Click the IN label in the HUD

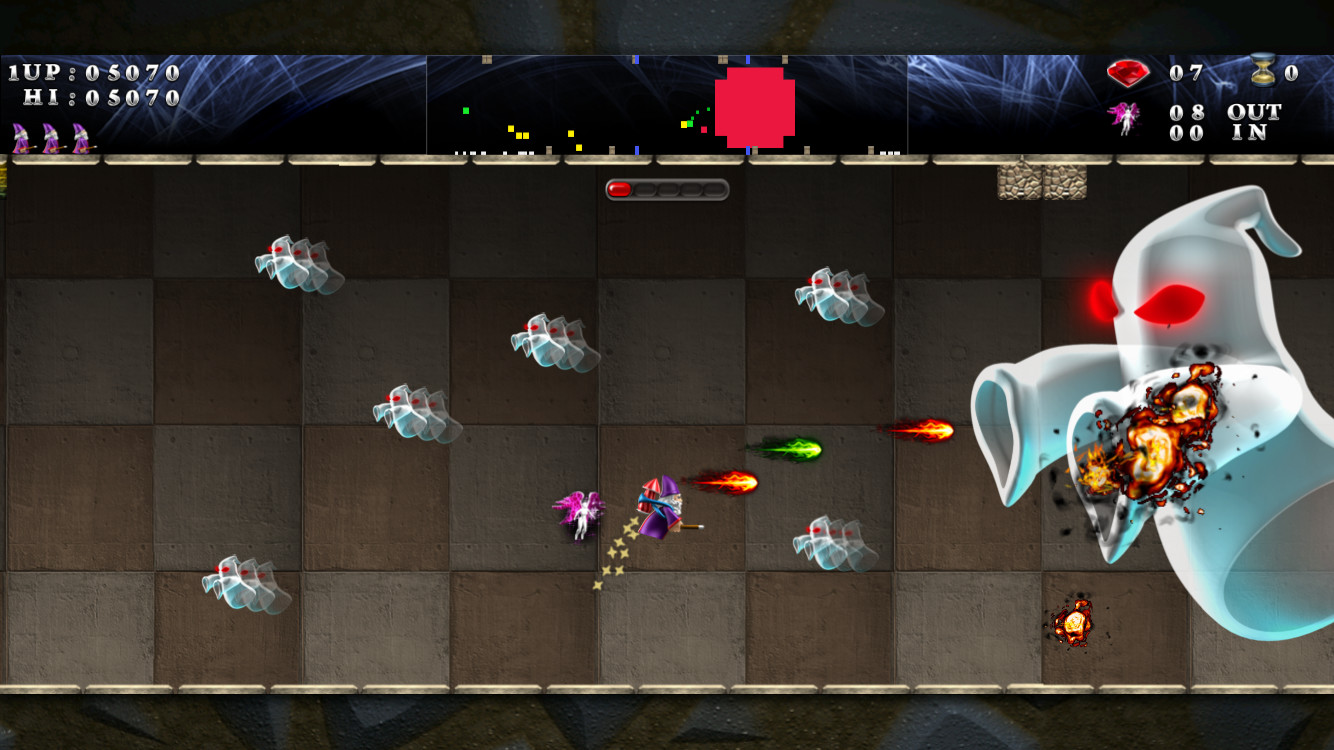click(x=1252, y=132)
